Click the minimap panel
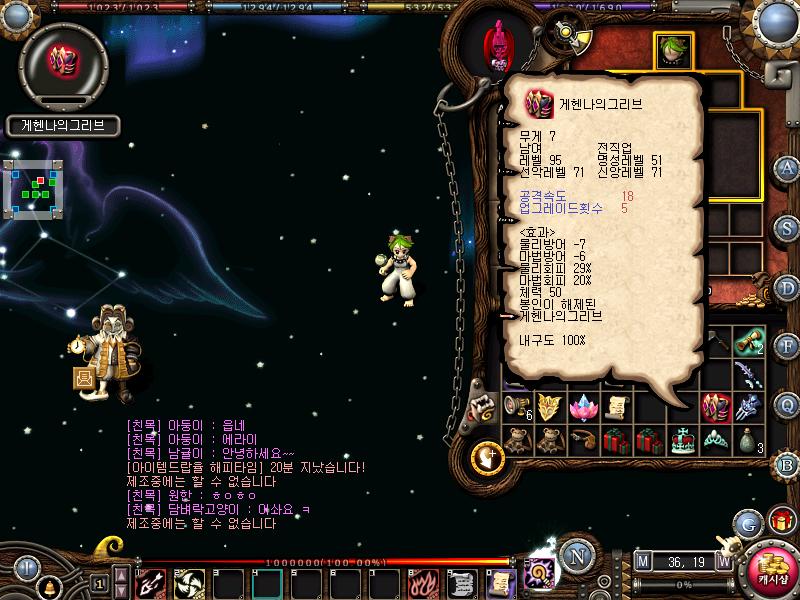 33,186
